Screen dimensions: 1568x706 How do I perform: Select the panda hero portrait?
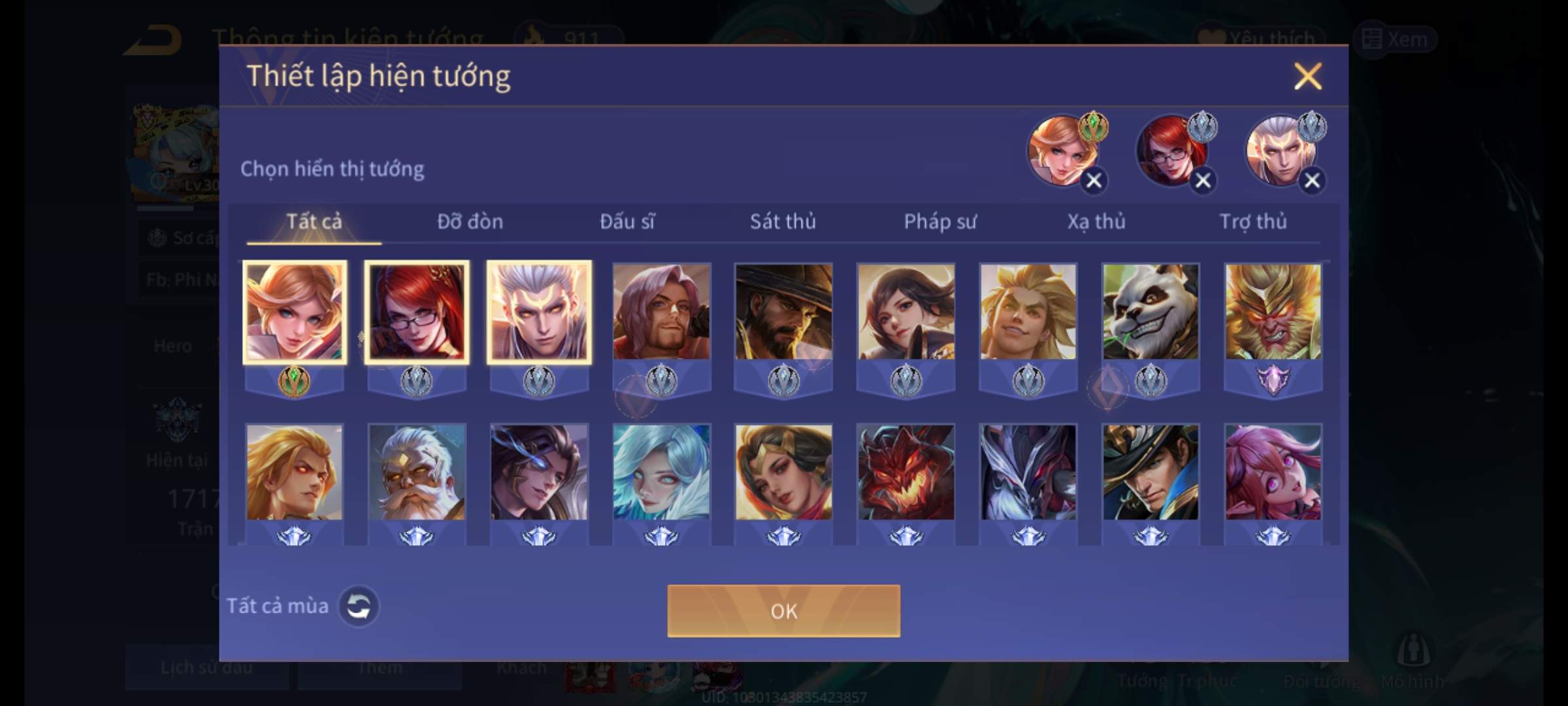(1151, 312)
